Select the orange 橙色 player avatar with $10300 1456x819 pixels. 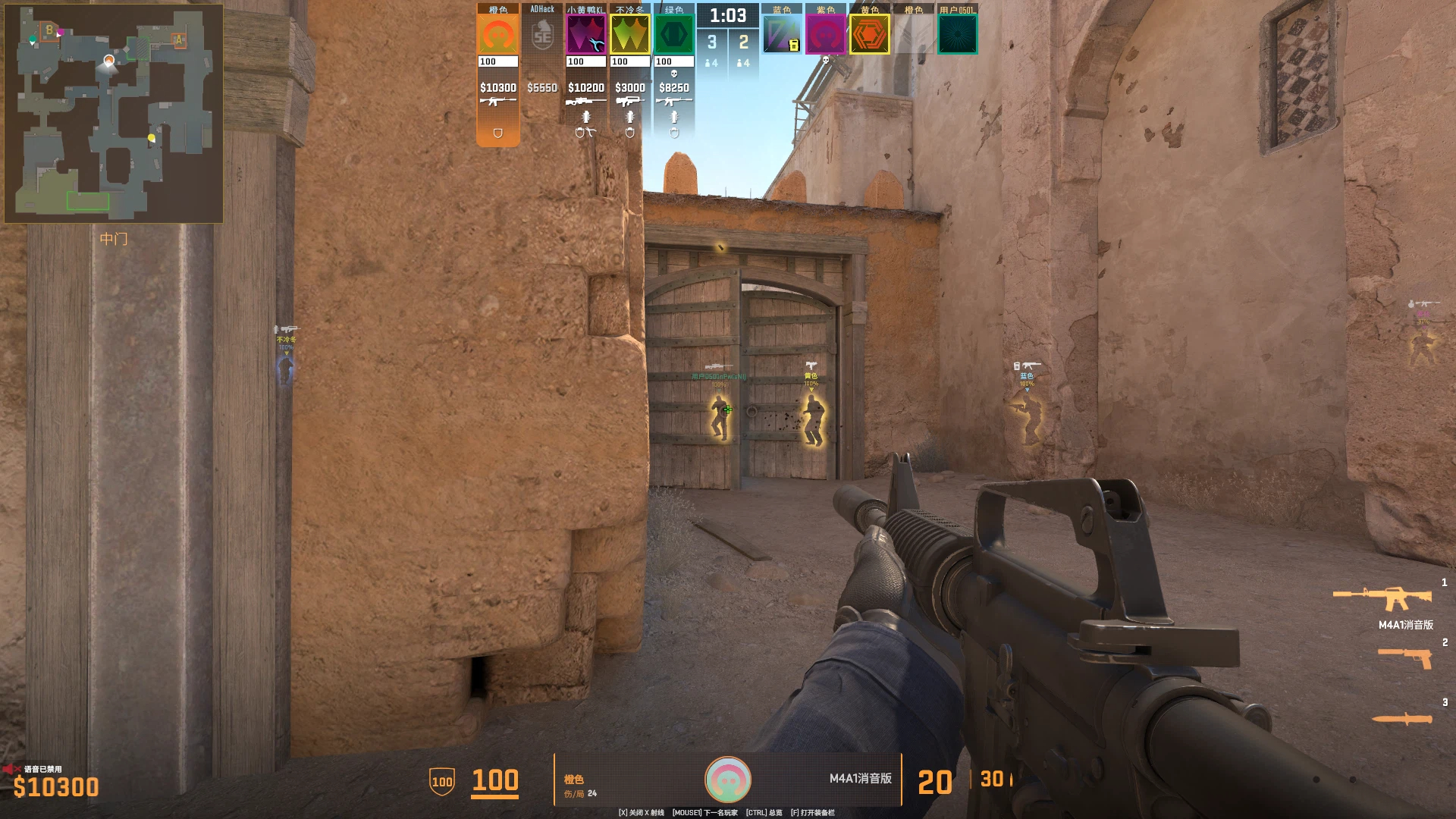click(497, 35)
